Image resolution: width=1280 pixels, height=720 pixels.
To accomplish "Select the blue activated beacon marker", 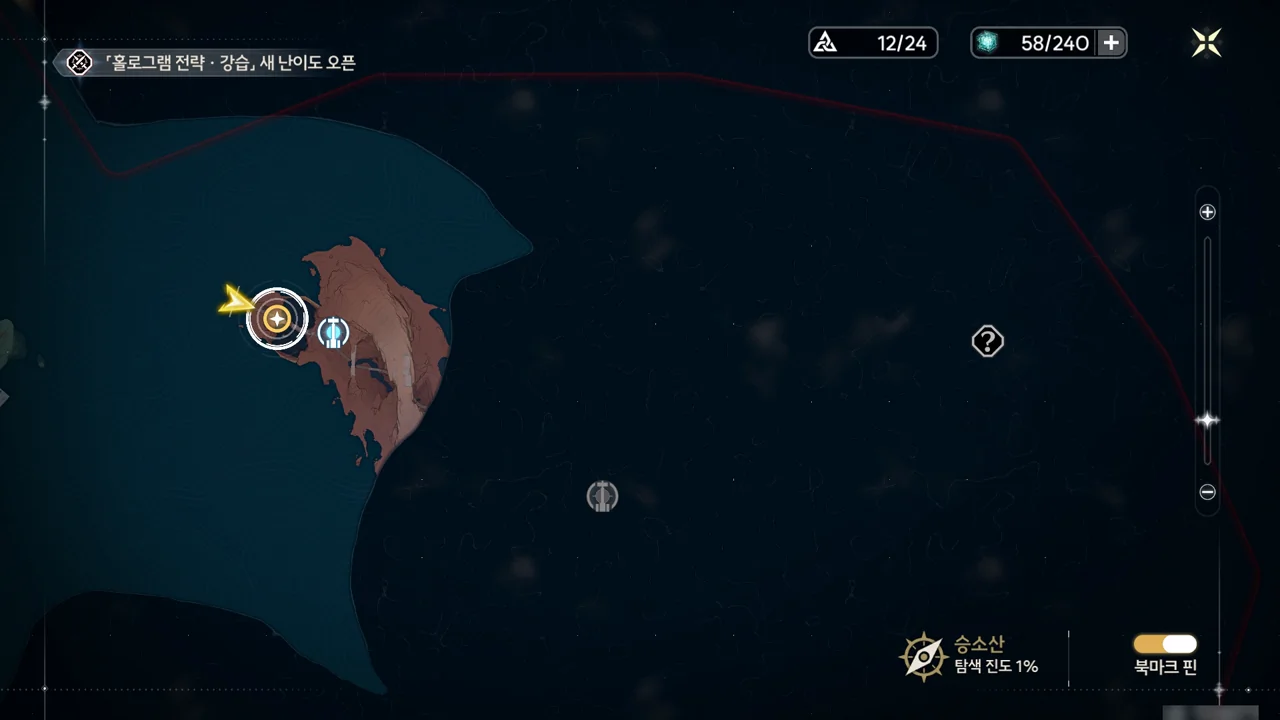I will tap(333, 333).
